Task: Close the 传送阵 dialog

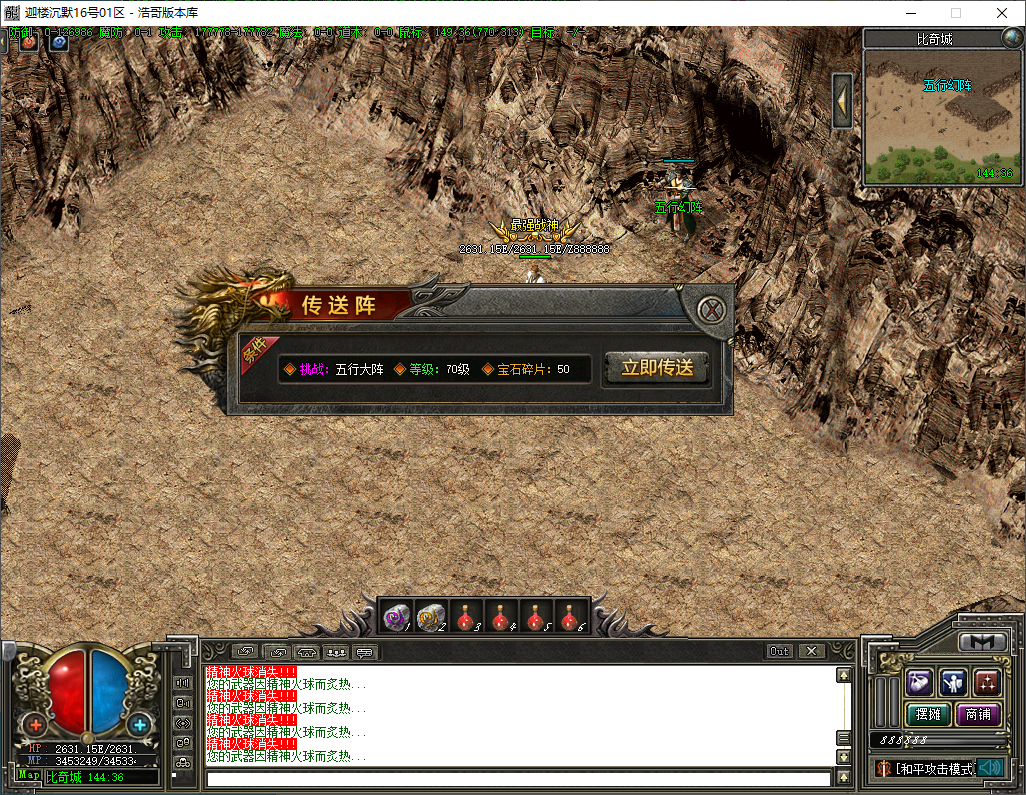Action: point(711,310)
